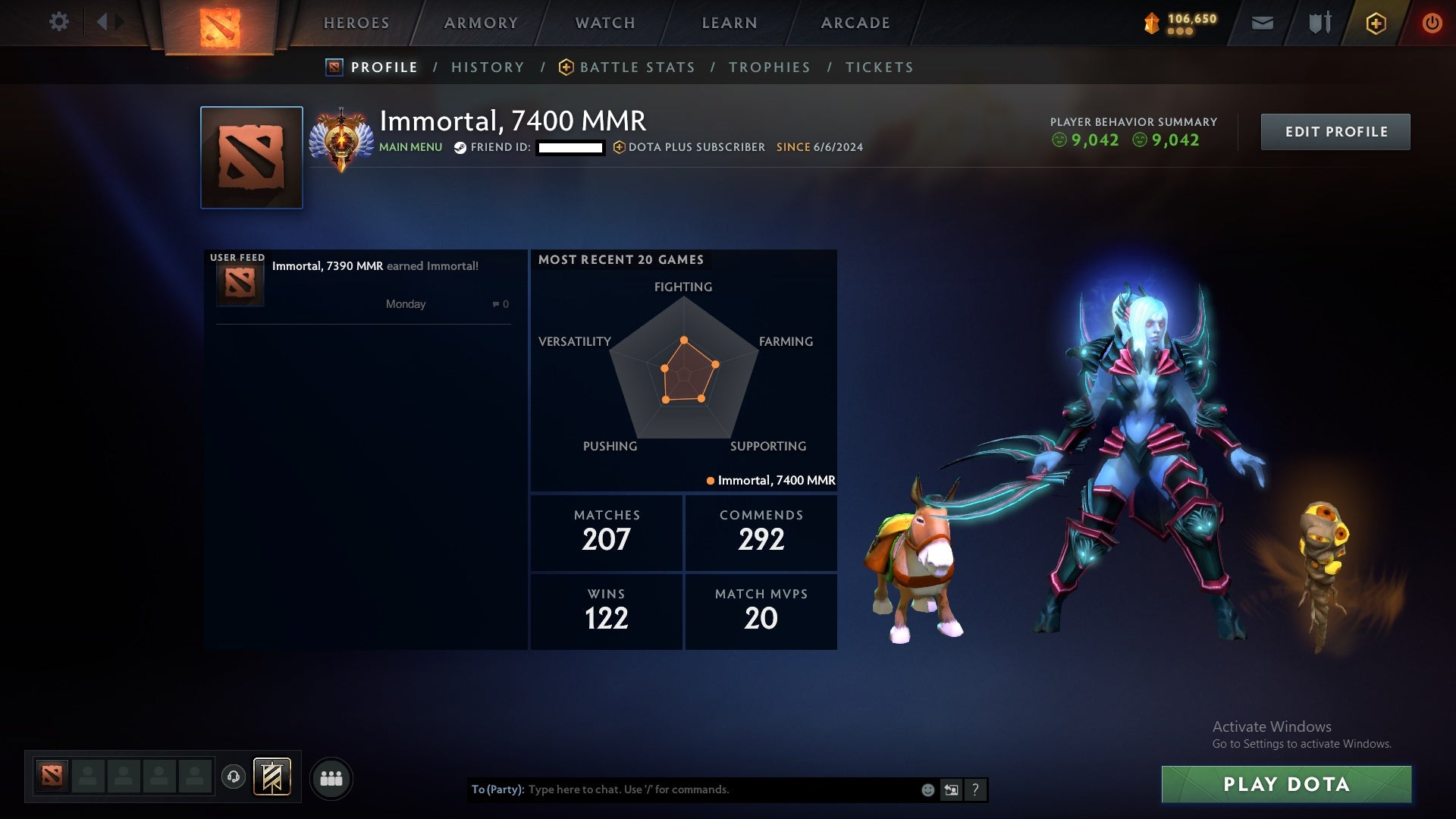Open the emoticon picker in chat

click(x=927, y=789)
